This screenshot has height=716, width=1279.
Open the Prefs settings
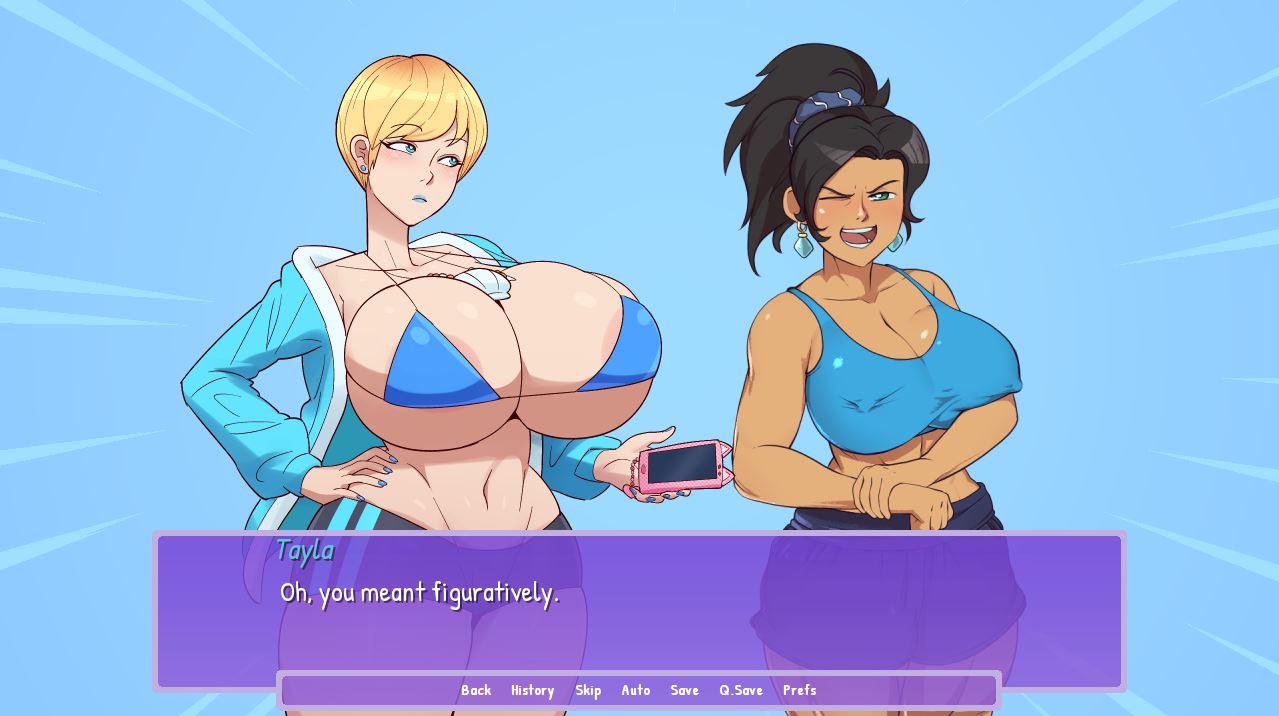tap(800, 690)
